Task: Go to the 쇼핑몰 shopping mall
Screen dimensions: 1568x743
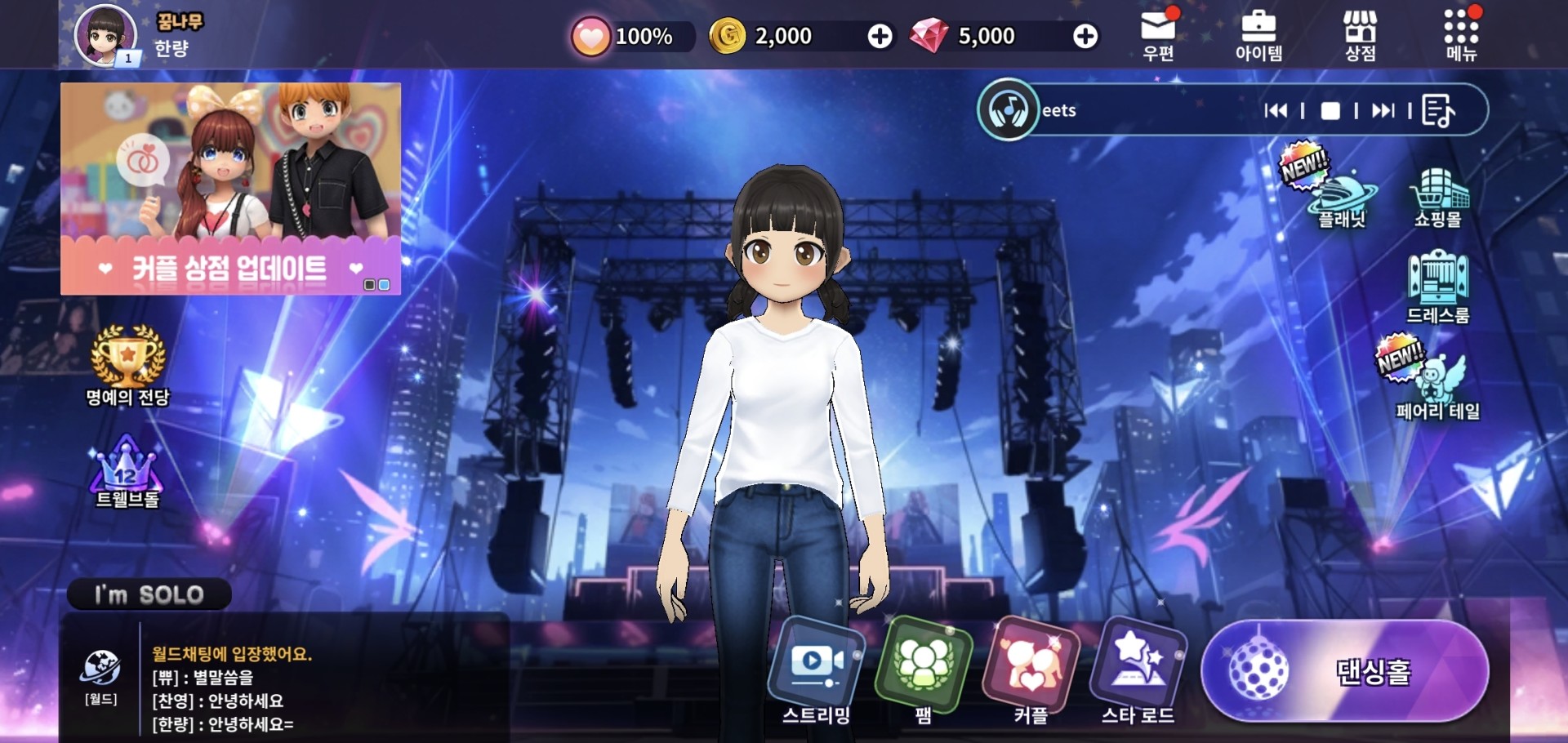Action: pyautogui.click(x=1438, y=196)
